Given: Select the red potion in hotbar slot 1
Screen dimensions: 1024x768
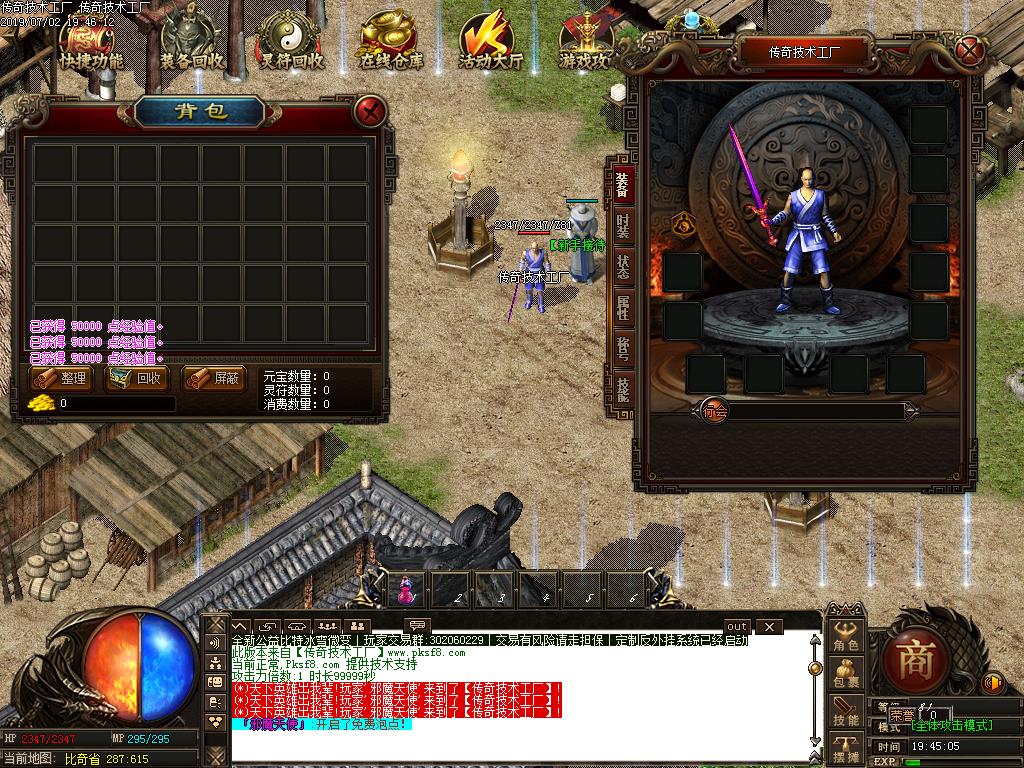Looking at the screenshot, I should point(406,590).
